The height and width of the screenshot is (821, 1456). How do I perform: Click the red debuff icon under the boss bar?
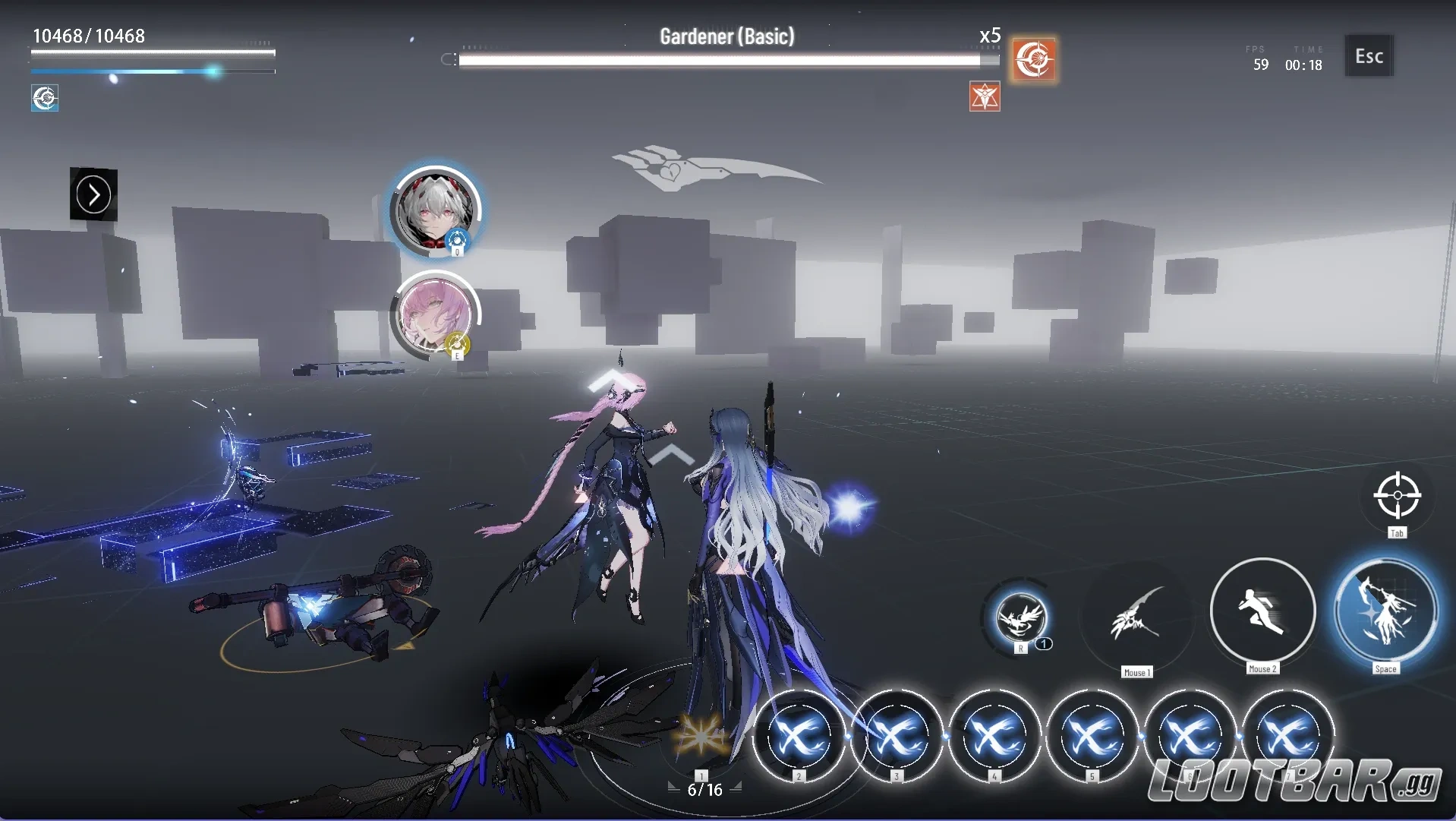click(985, 96)
